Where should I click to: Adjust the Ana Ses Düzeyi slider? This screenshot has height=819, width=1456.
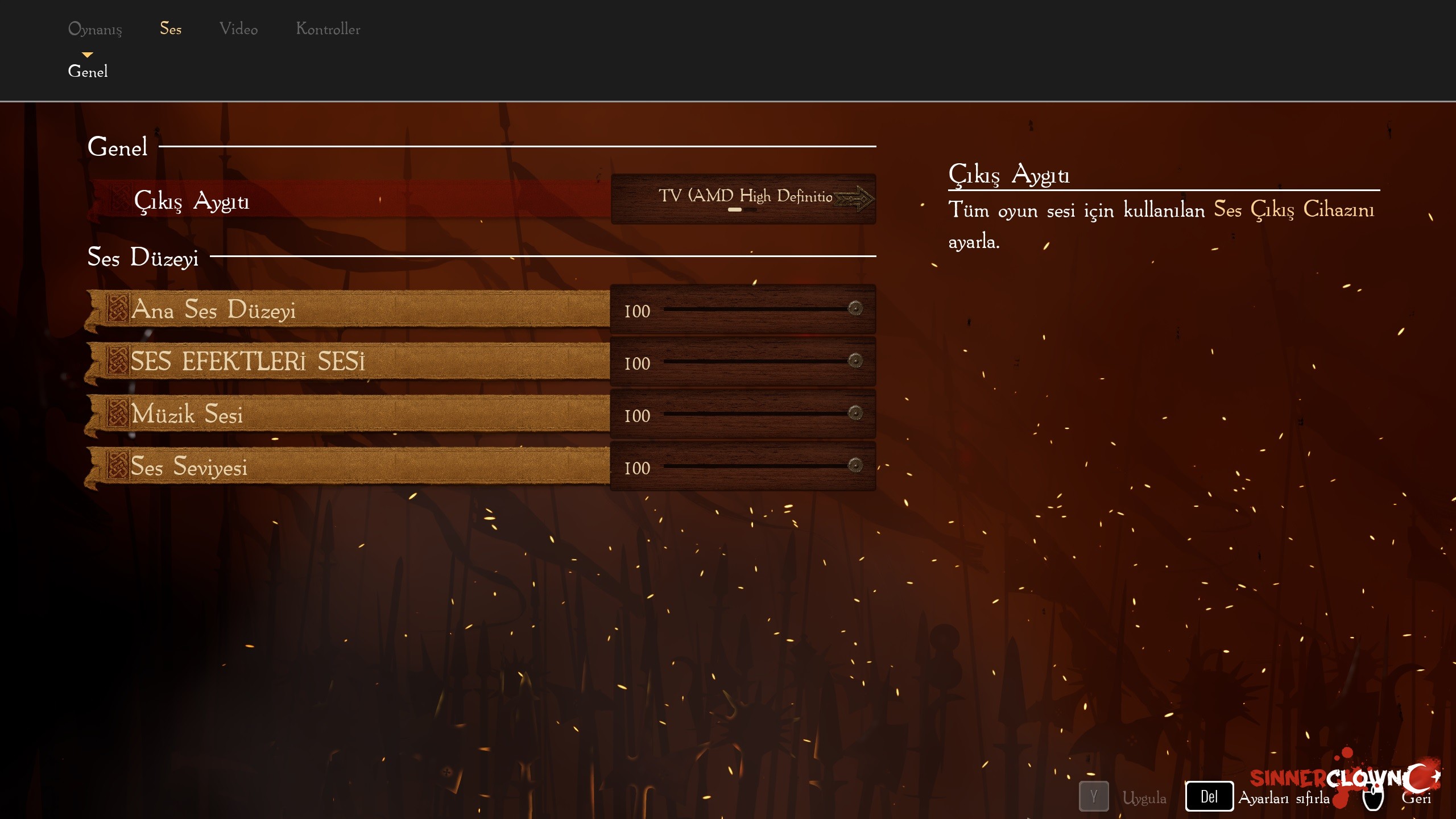coord(855,309)
